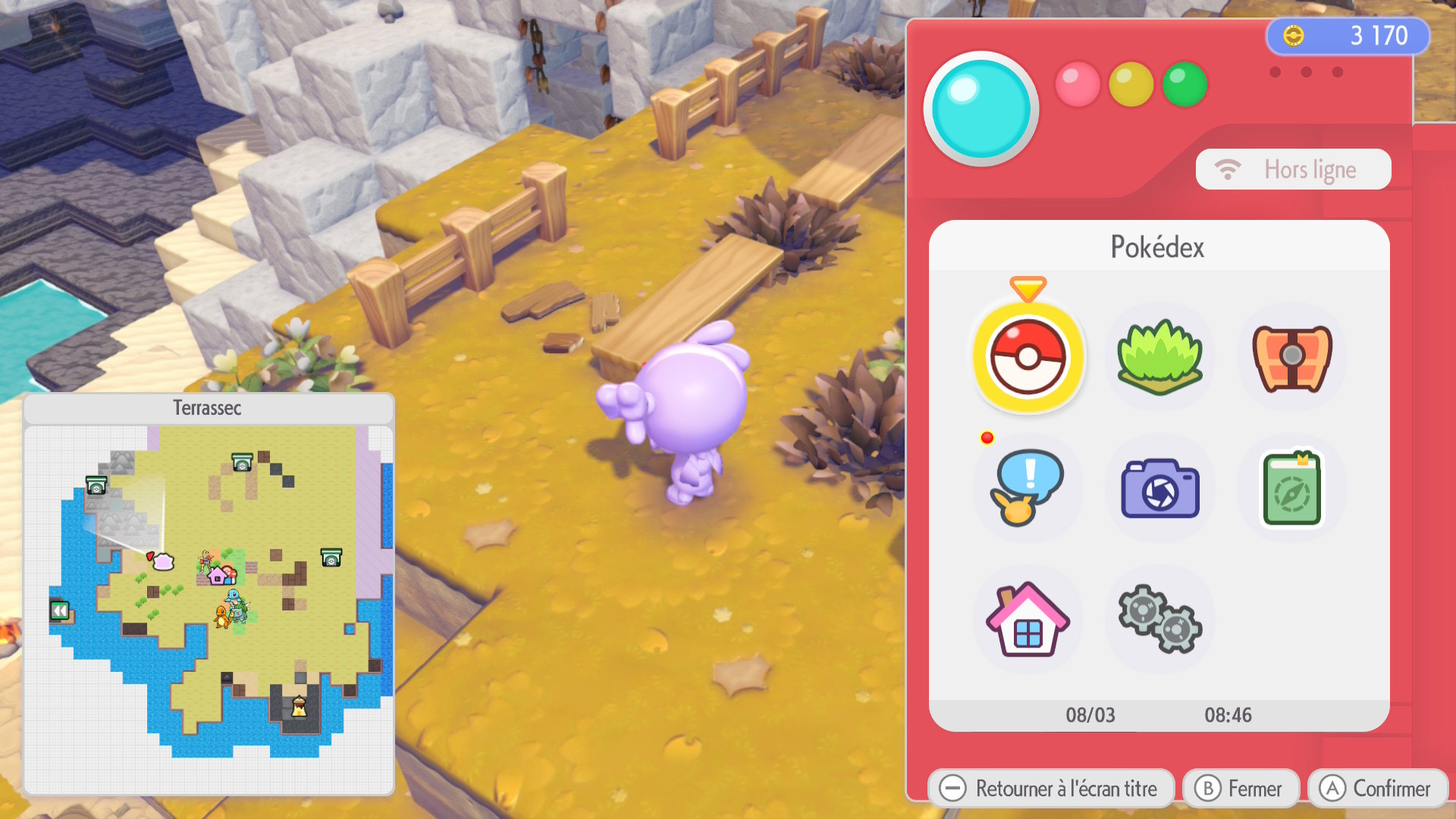Click the Hors ligne connection status
Screen dimensions: 1456x819
(x=1293, y=169)
